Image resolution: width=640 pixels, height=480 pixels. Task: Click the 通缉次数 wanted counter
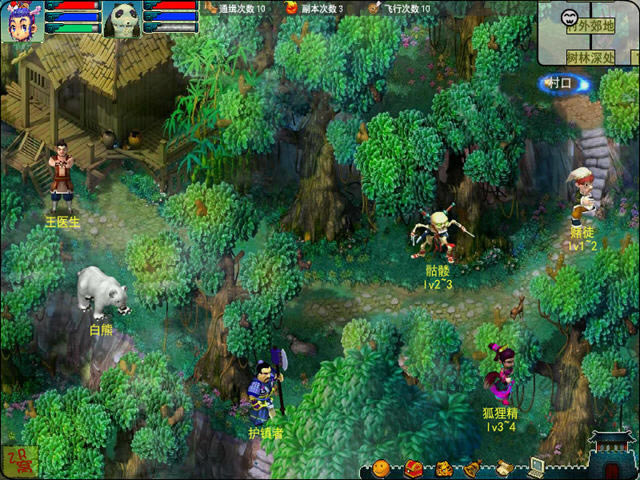pos(236,8)
